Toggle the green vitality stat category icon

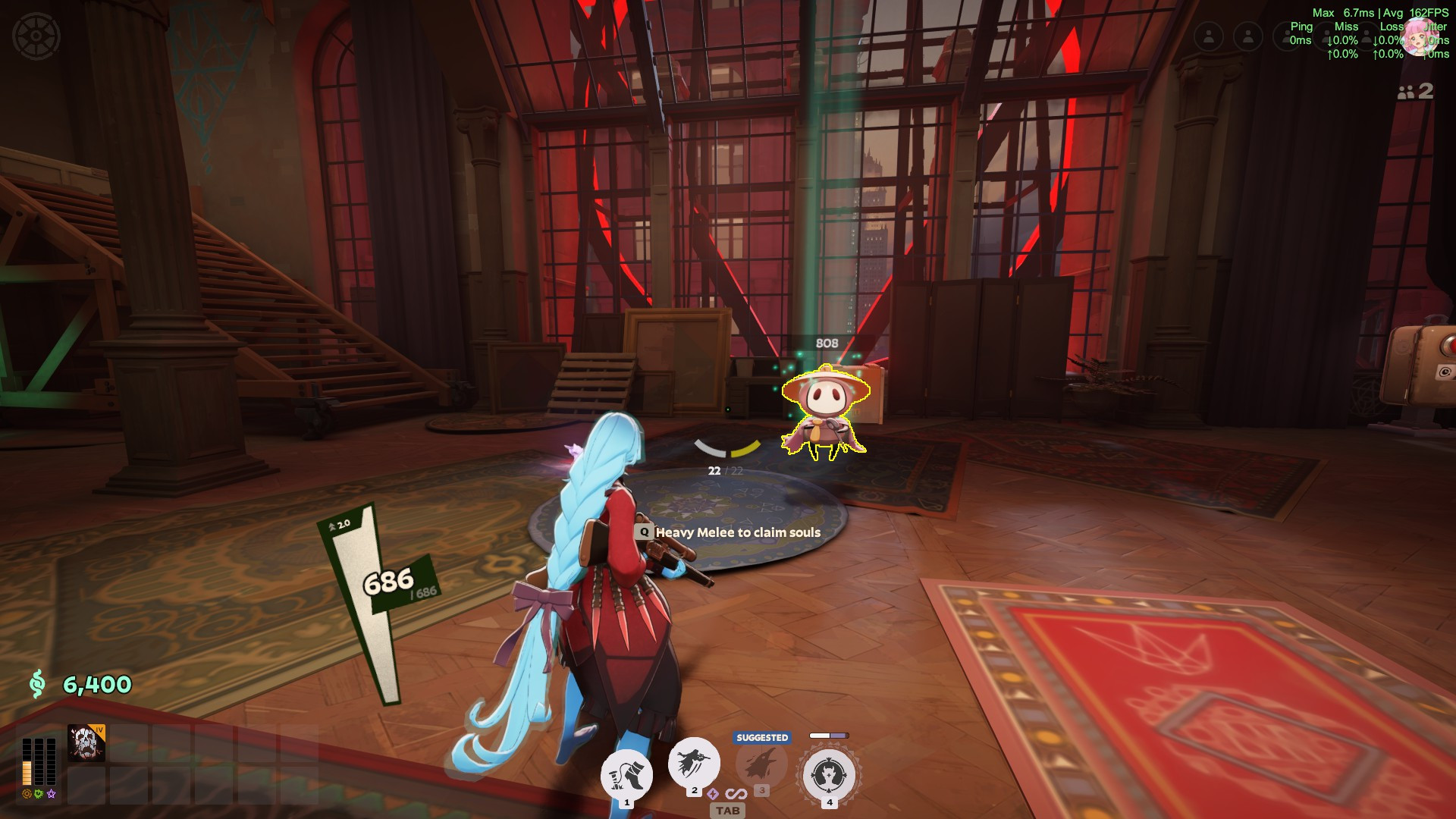[39, 793]
